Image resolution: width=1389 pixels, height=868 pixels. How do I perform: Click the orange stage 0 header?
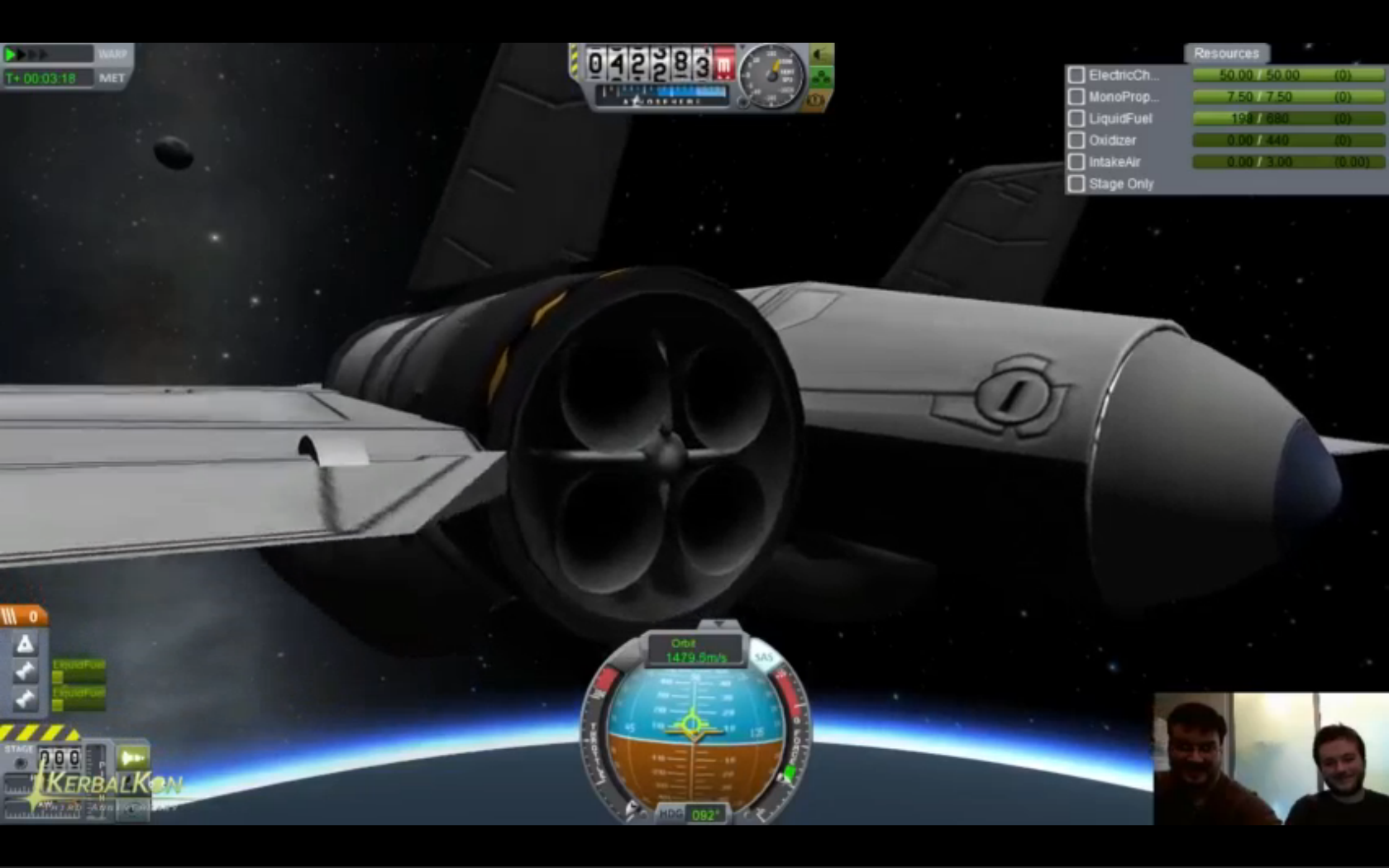(x=23, y=616)
